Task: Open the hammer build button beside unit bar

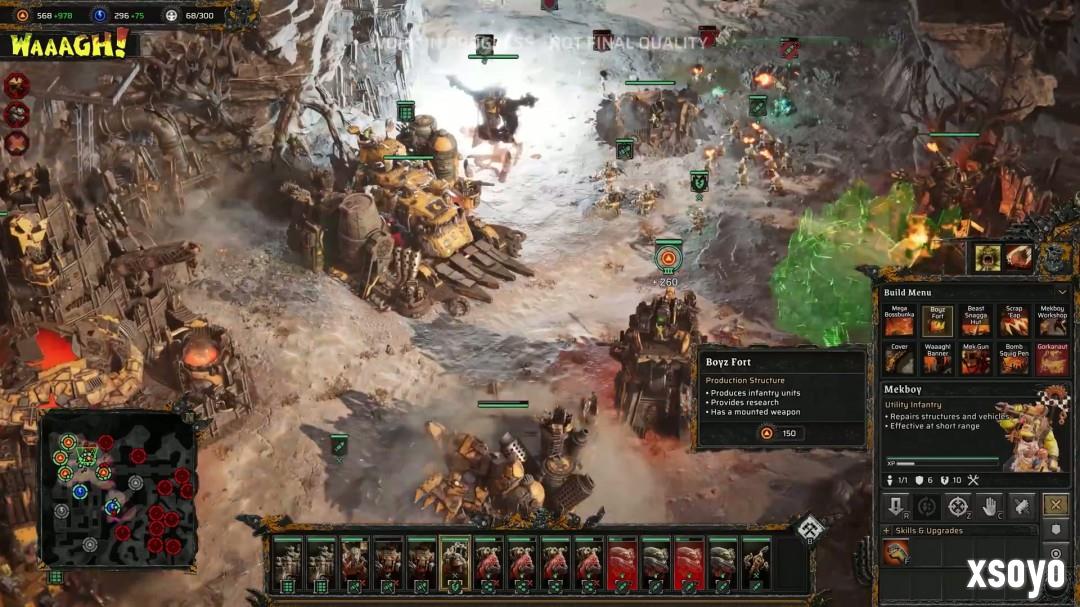Action: click(x=810, y=528)
